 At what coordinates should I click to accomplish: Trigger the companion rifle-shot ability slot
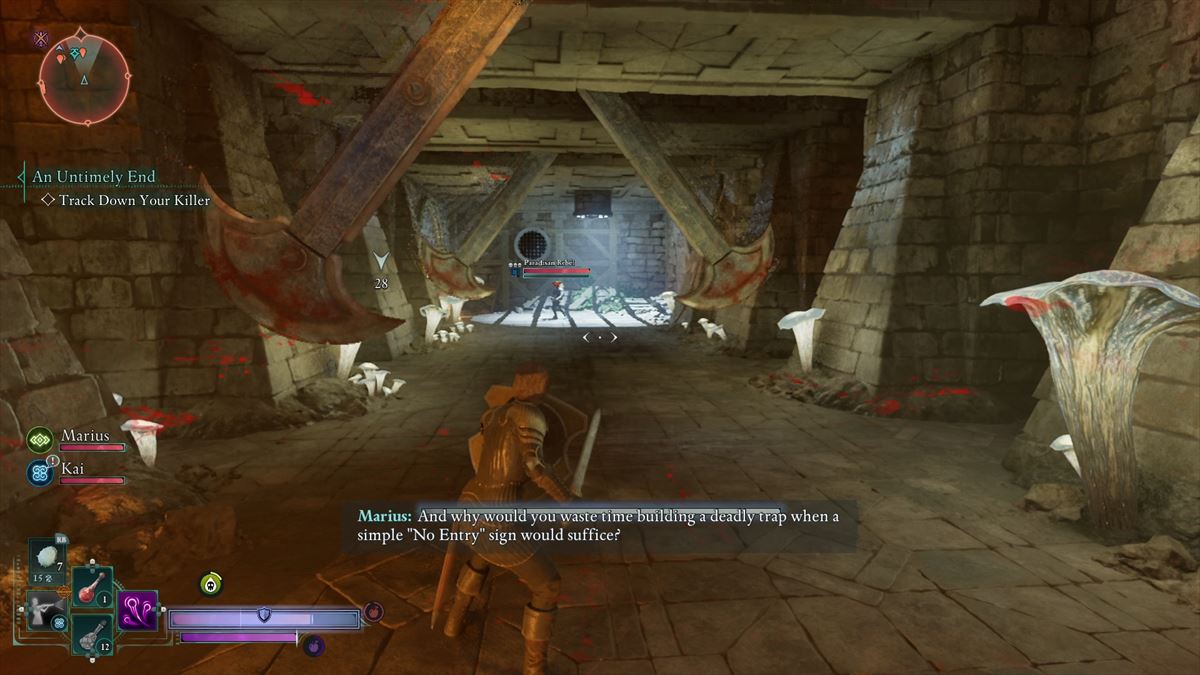45,610
